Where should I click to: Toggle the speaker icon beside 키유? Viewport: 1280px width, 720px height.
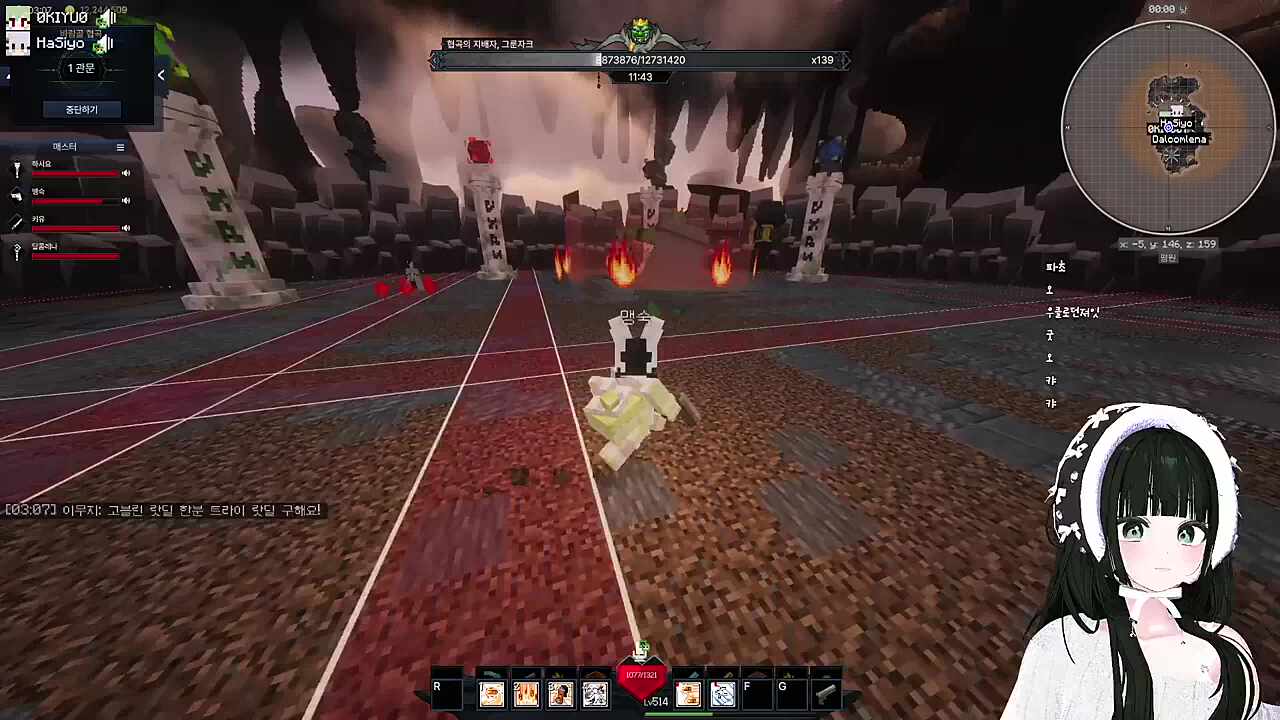(126, 228)
